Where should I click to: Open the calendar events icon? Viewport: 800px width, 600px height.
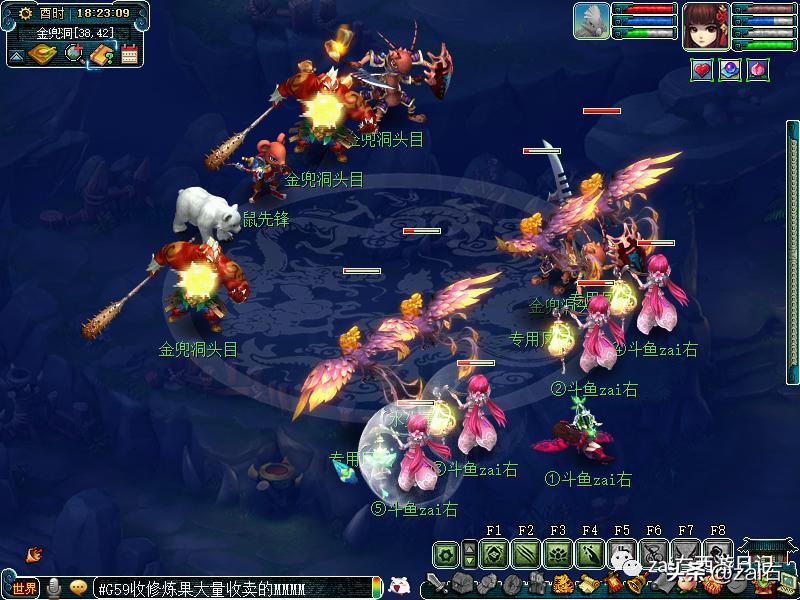(129, 54)
